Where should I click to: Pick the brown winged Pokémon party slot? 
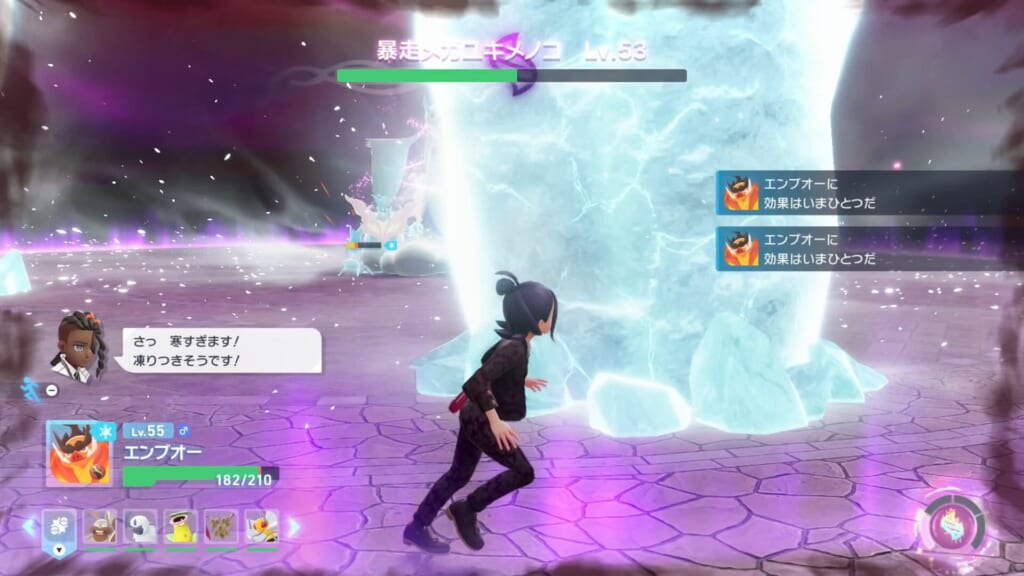[221, 527]
